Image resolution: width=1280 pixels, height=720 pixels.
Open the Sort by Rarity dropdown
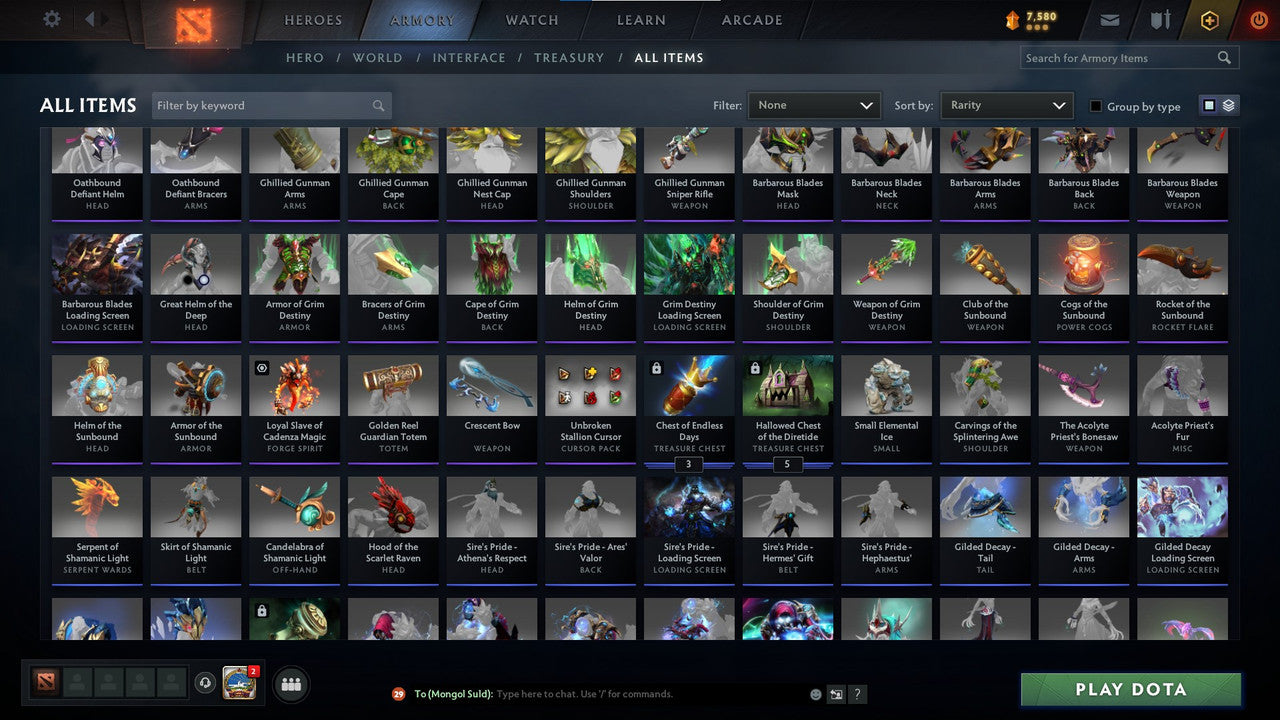(x=1006, y=104)
